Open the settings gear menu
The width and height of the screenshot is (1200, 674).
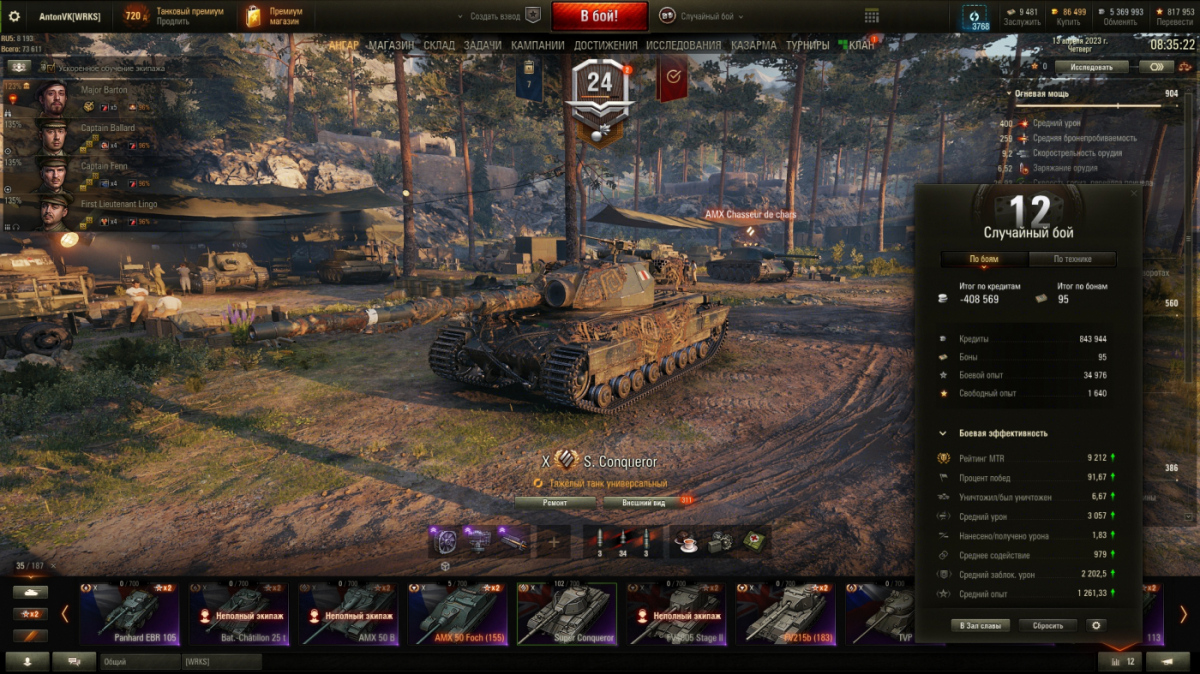pos(14,16)
